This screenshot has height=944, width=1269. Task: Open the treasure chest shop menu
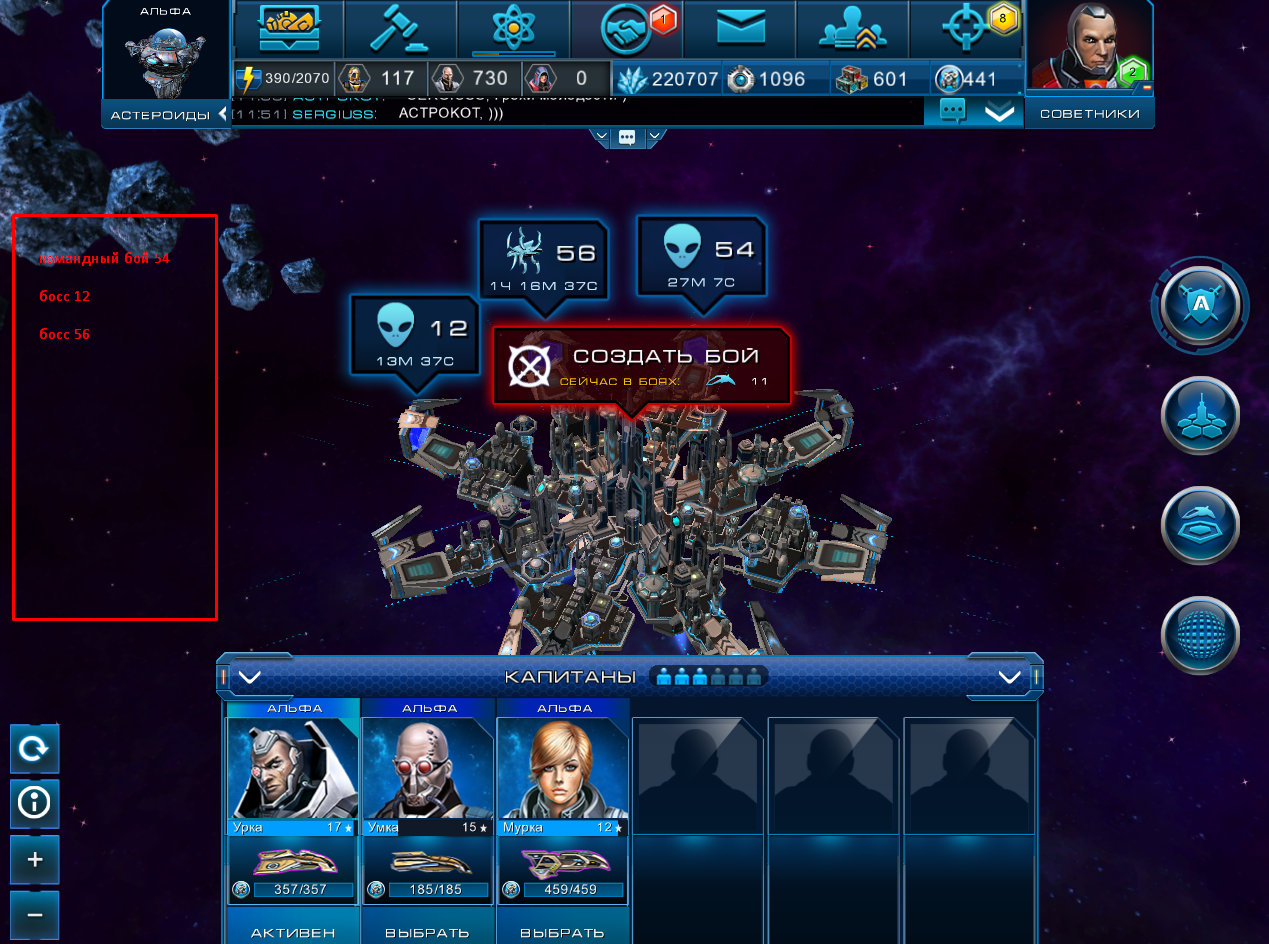point(288,30)
